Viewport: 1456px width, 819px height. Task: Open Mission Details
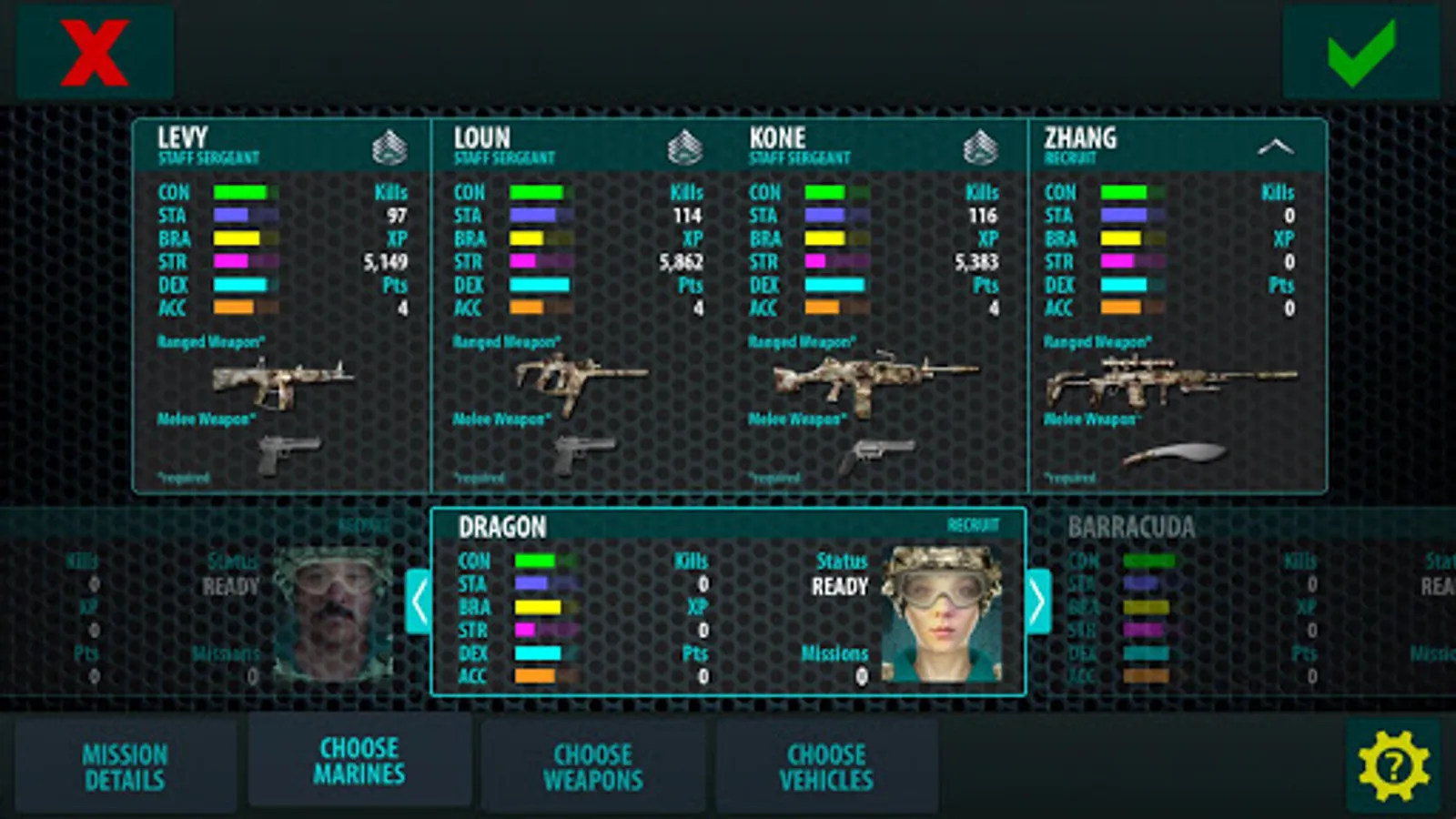coord(126,766)
